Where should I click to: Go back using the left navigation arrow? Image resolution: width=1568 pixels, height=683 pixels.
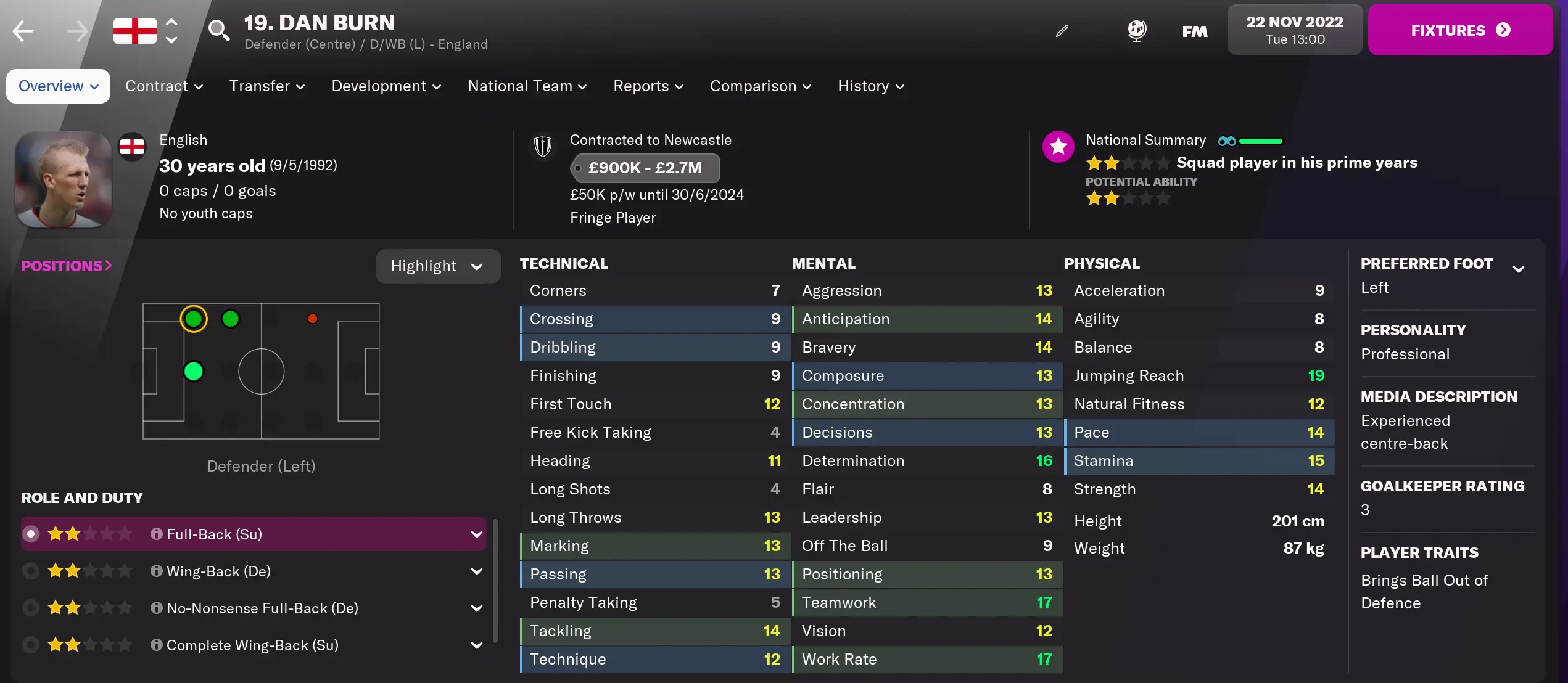point(23,30)
